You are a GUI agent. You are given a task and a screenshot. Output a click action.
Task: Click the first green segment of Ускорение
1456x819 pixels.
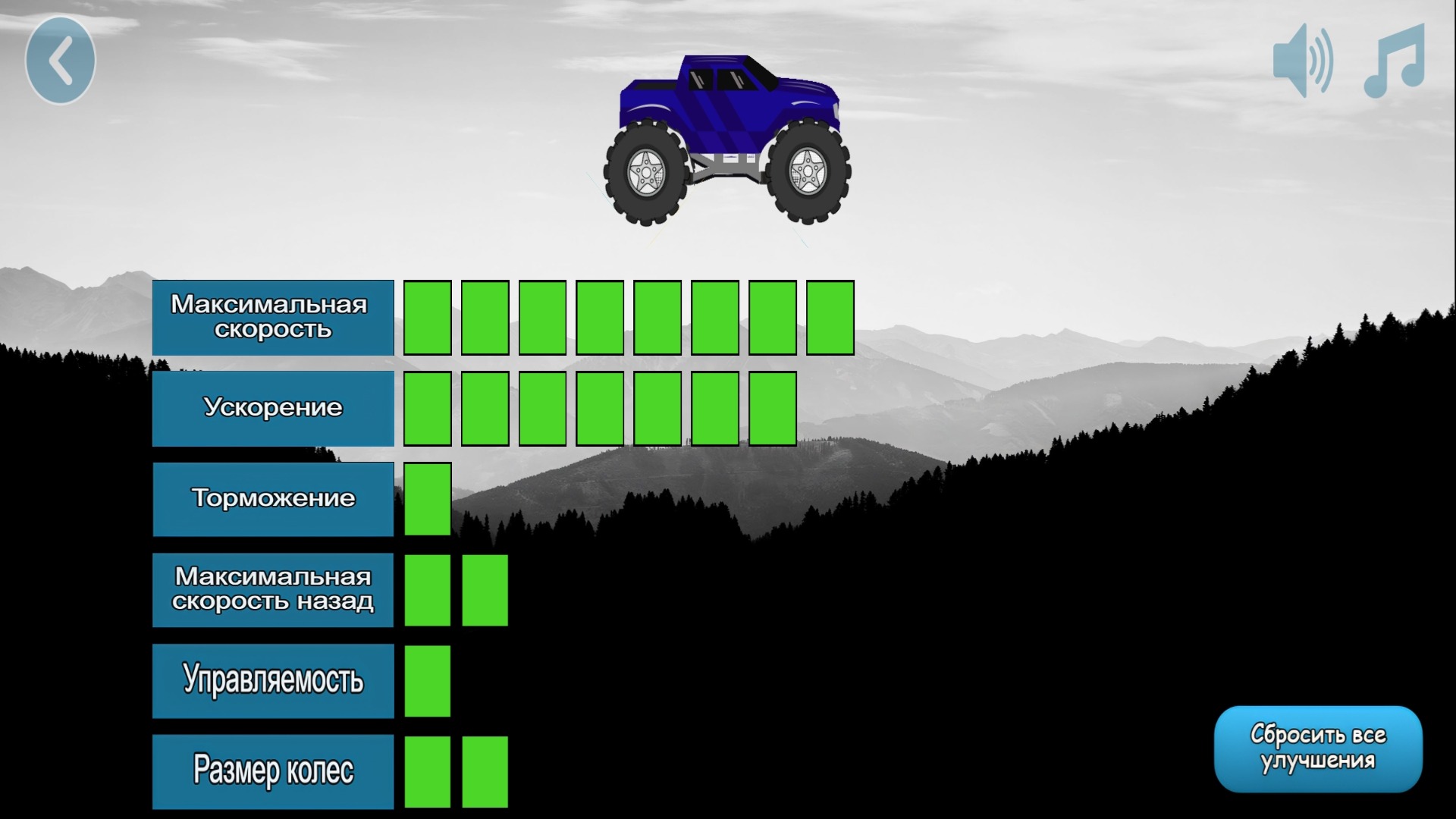427,408
